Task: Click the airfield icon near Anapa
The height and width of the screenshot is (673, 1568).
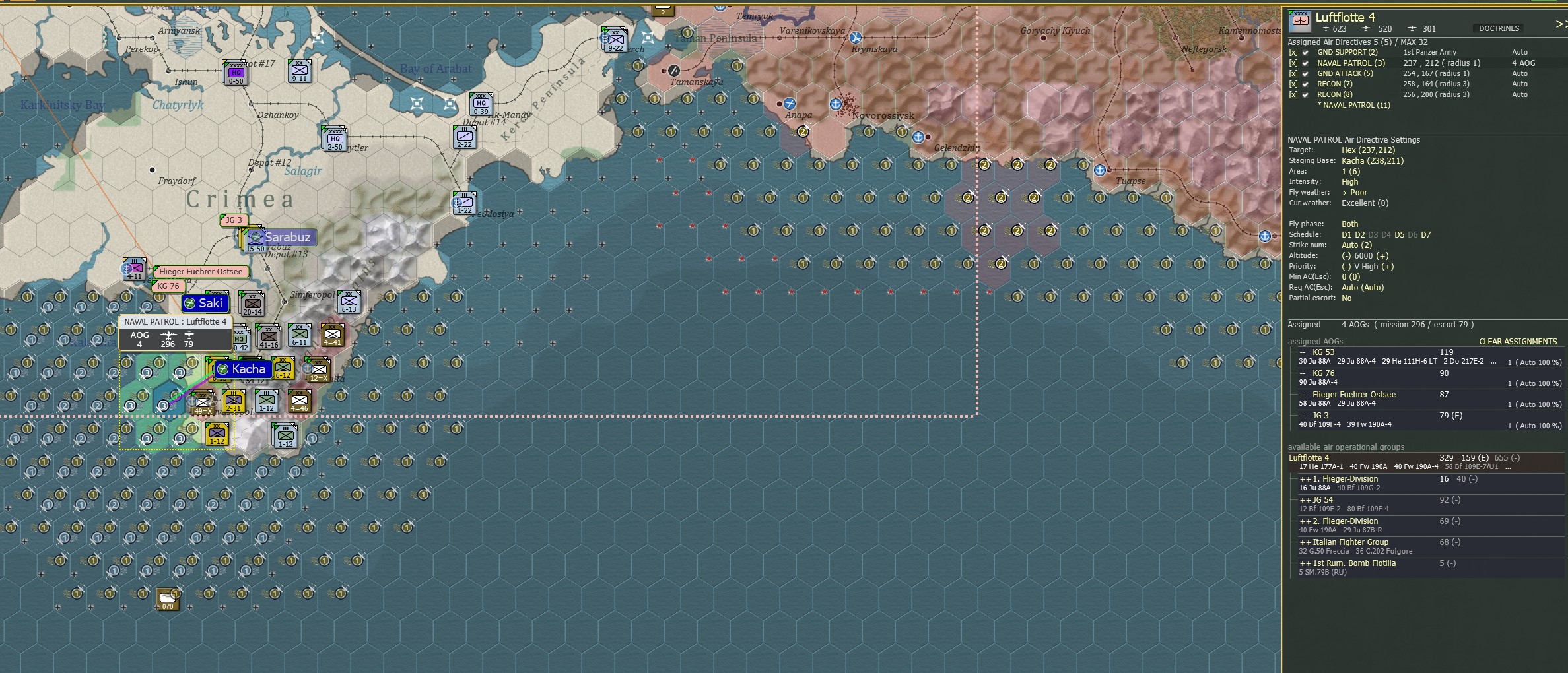Action: point(790,104)
